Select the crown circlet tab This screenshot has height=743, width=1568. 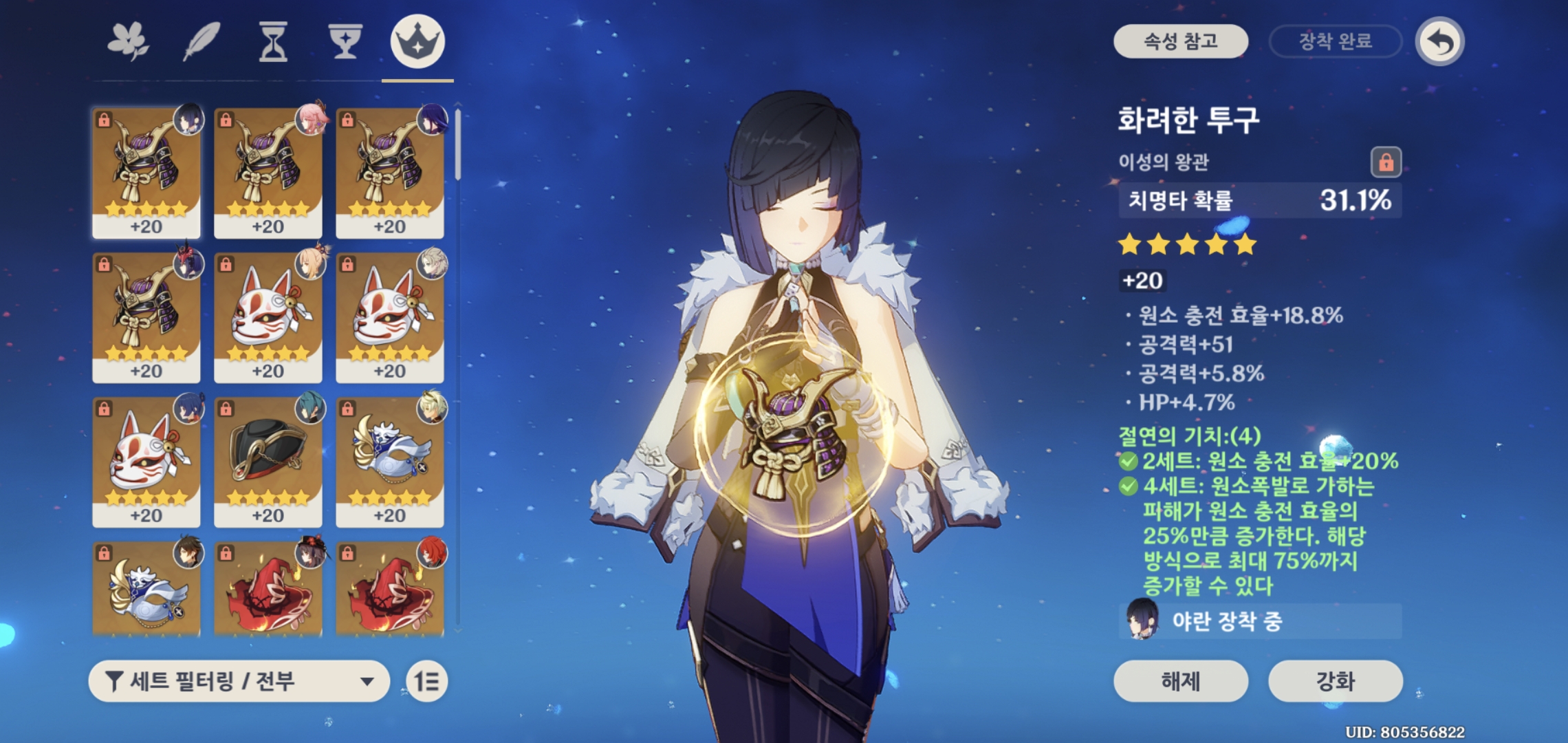[x=417, y=41]
